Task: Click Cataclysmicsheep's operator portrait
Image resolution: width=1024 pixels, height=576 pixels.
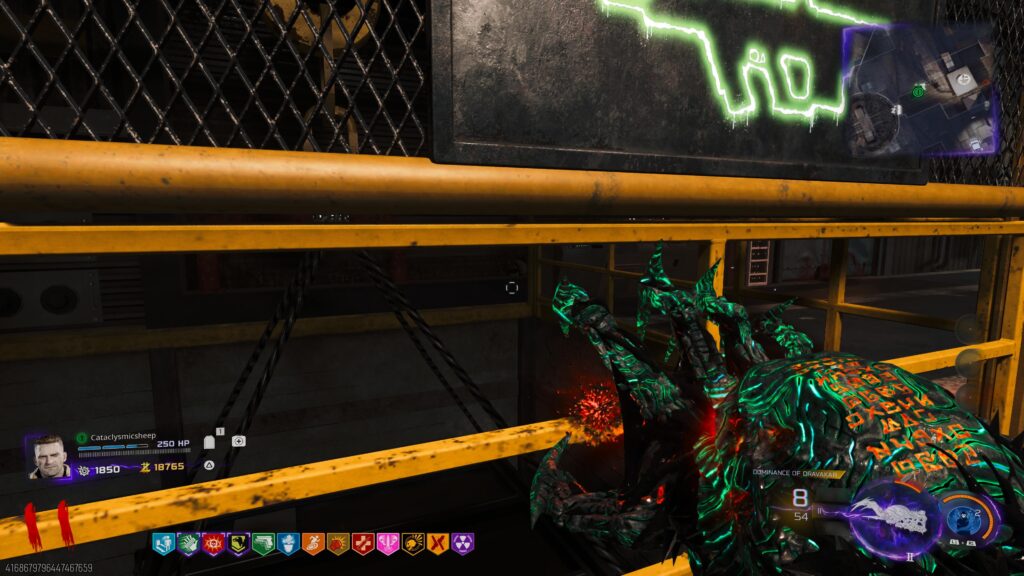Action: pos(49,457)
